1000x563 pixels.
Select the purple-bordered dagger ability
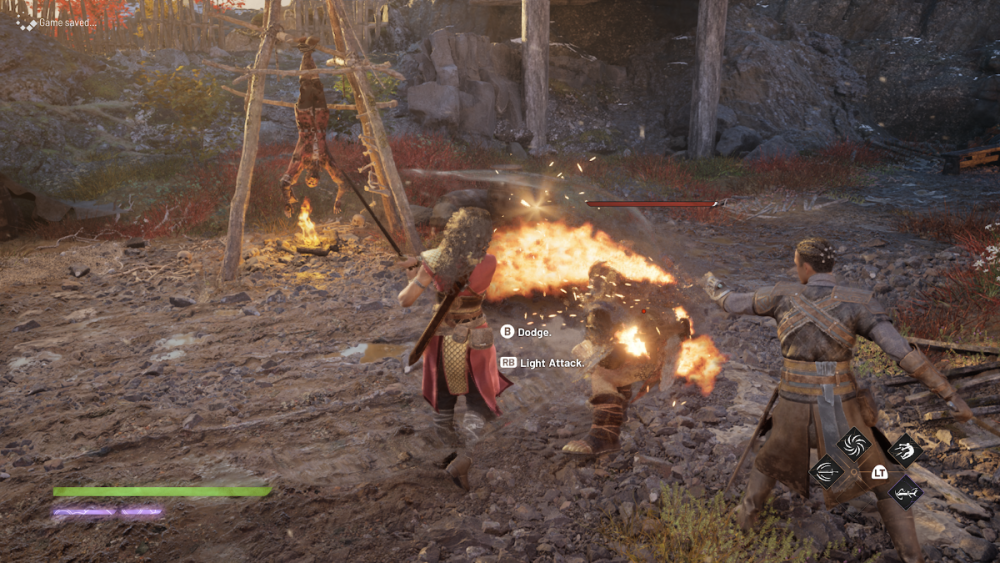(904, 491)
